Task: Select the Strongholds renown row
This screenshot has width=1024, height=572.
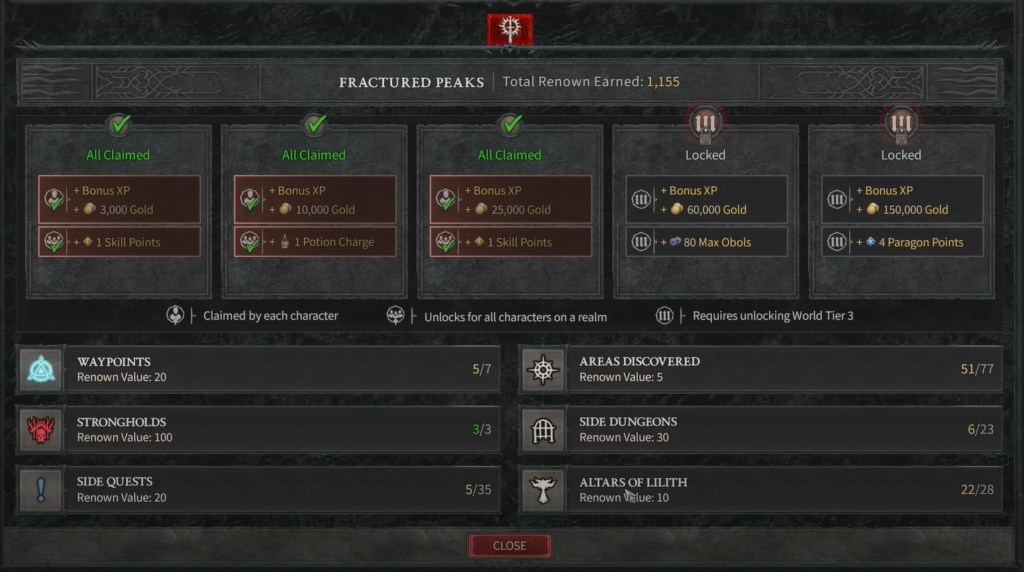Action: pyautogui.click(x=282, y=429)
